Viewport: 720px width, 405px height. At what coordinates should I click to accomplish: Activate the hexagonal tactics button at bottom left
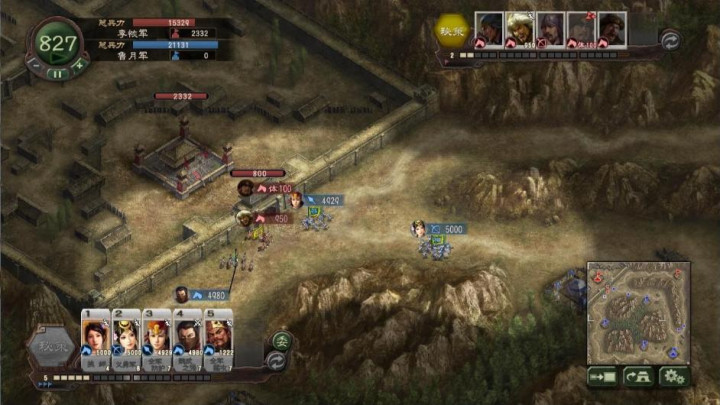point(50,347)
